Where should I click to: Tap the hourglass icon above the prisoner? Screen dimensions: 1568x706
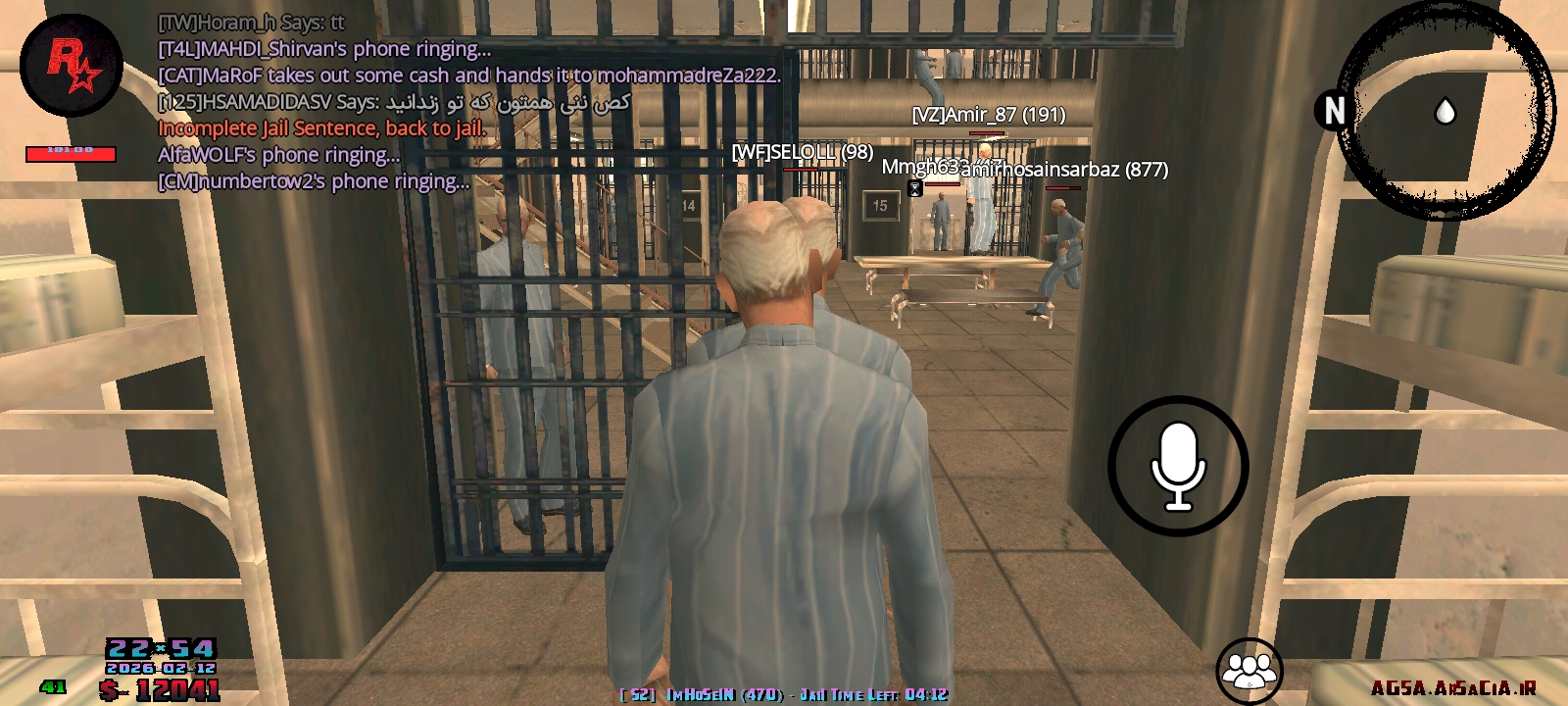915,187
